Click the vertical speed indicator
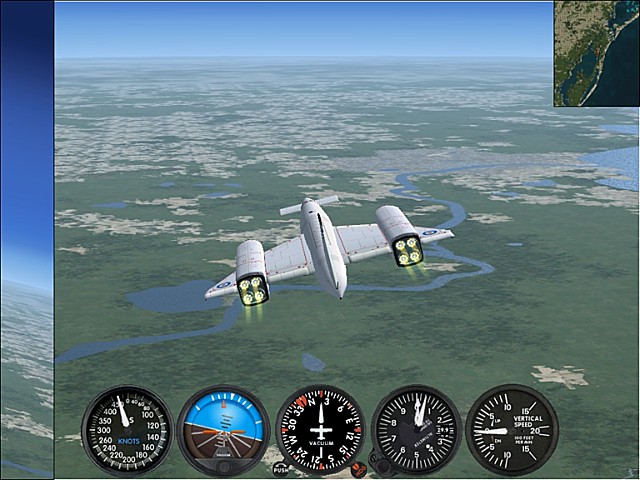This screenshot has height=480, width=640. tap(511, 430)
